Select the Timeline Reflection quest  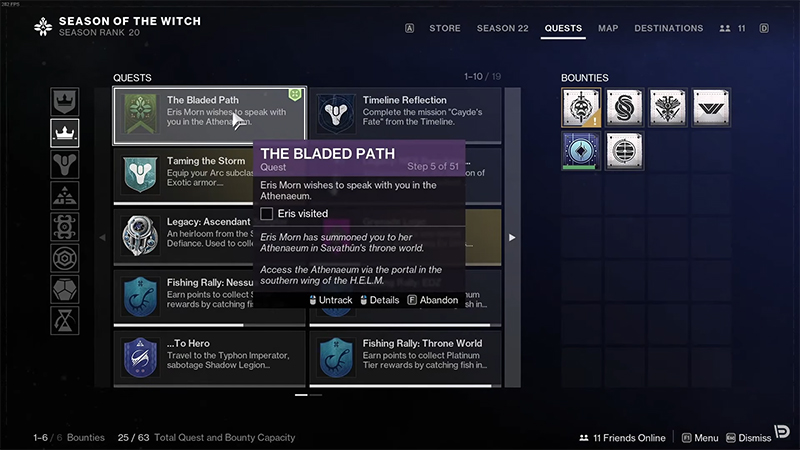tap(405, 115)
